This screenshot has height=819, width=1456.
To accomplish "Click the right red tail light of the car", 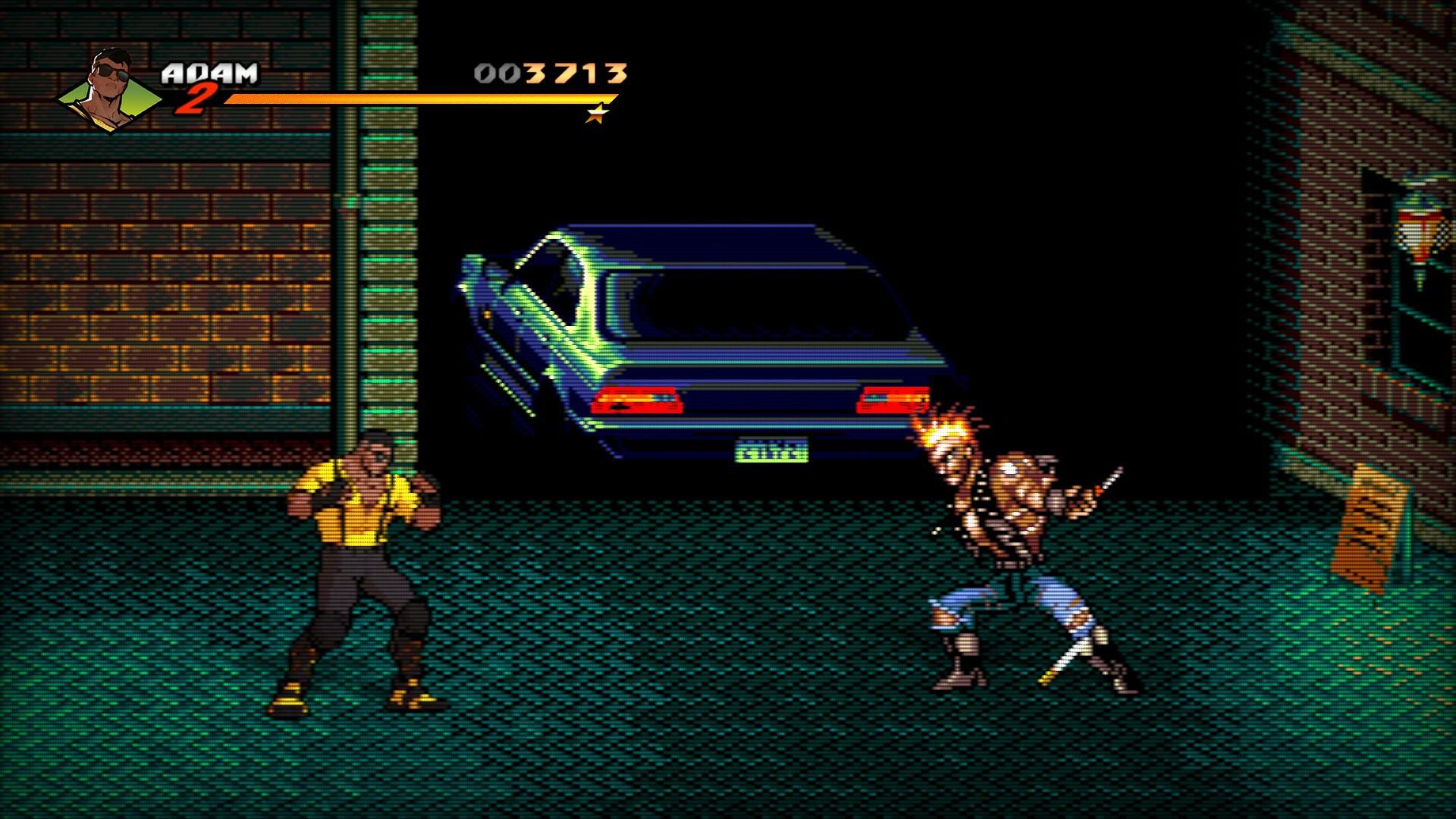I will (893, 402).
